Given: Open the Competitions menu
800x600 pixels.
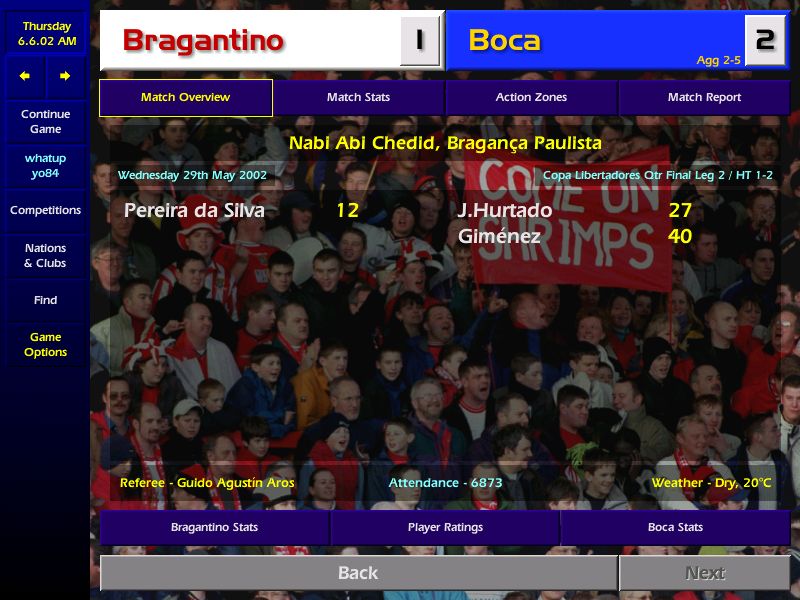Looking at the screenshot, I should click(x=45, y=210).
